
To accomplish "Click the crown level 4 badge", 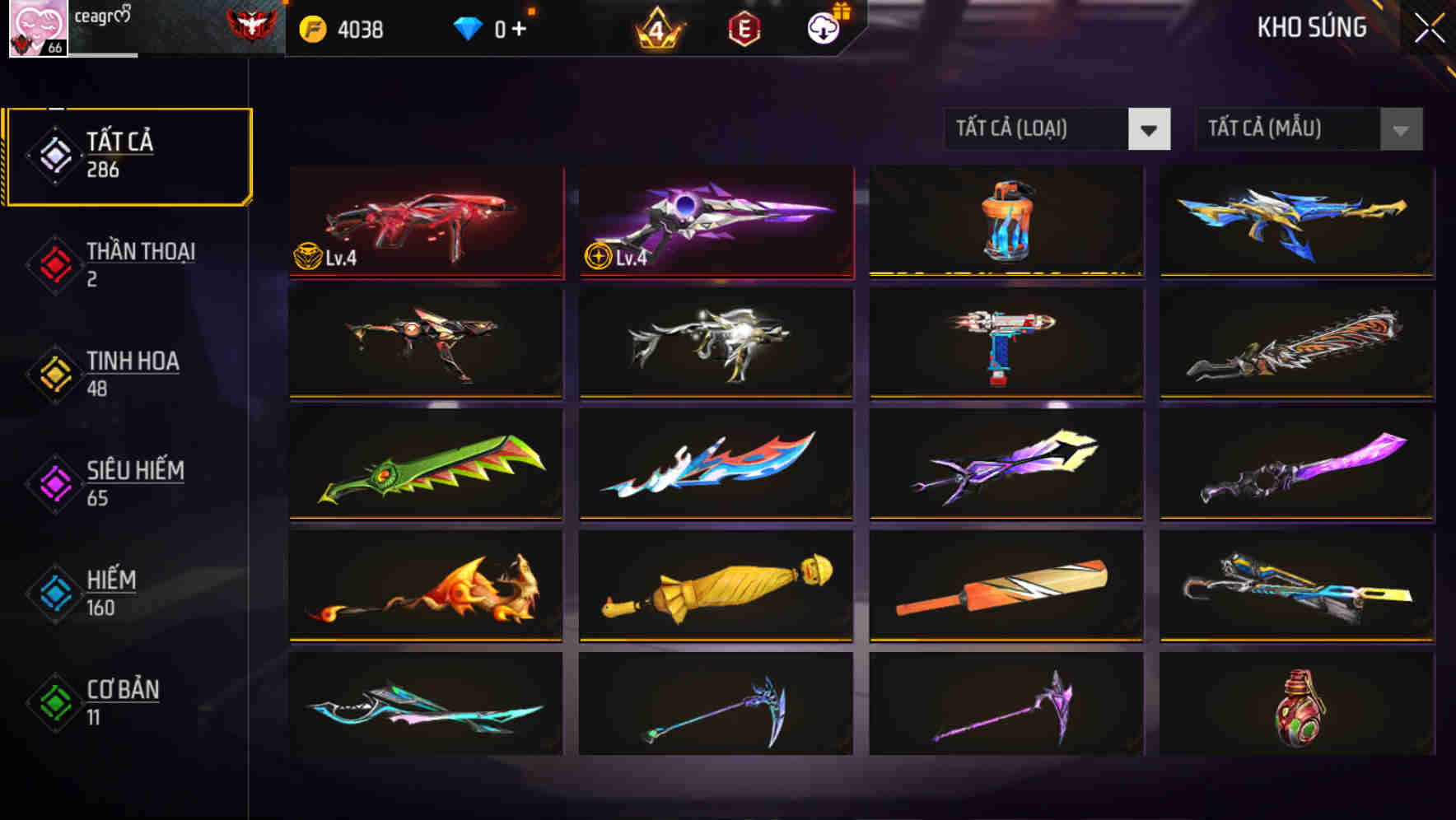I will [656, 27].
